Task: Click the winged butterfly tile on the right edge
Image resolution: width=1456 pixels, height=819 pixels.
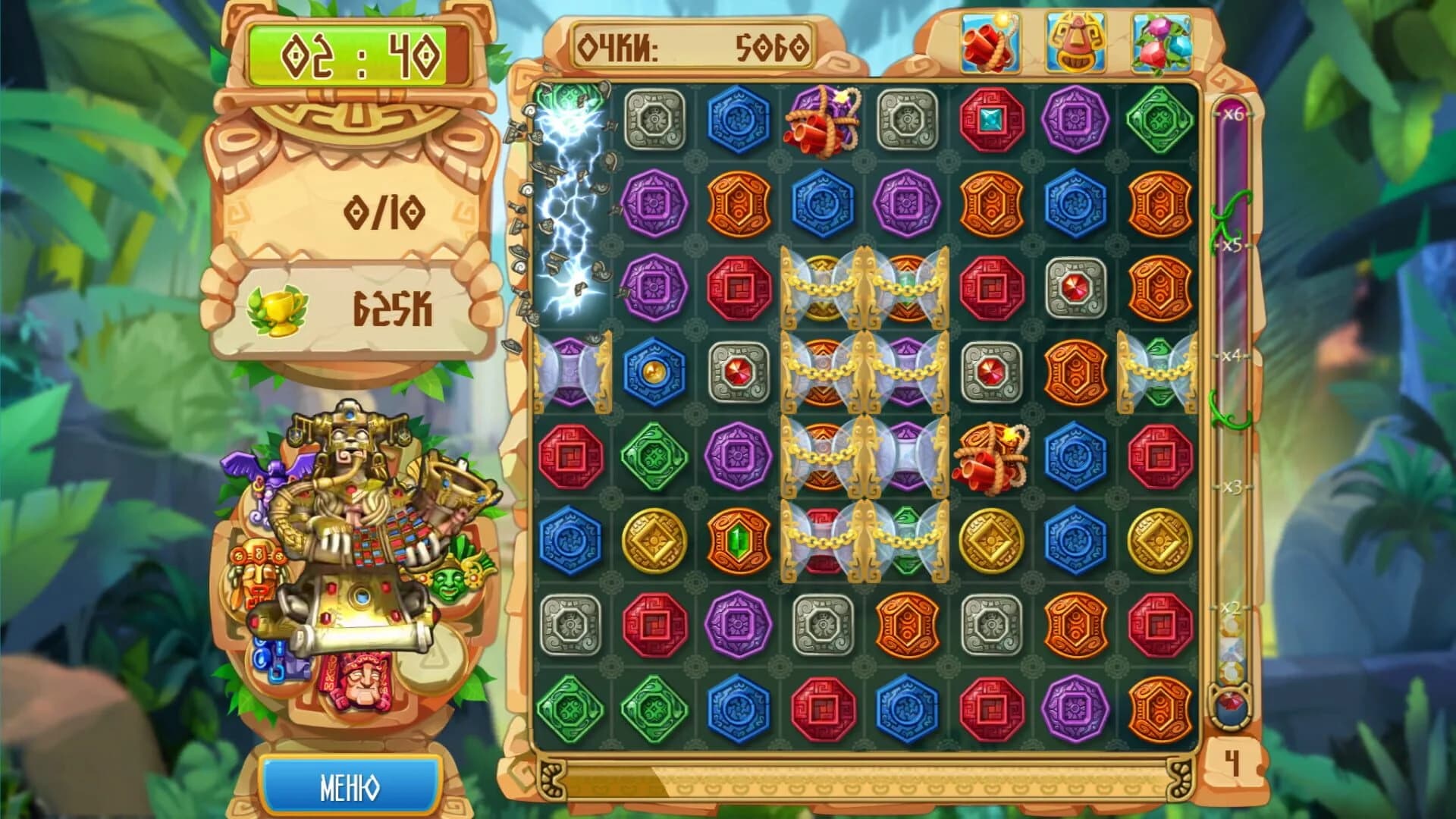Action: (1159, 370)
